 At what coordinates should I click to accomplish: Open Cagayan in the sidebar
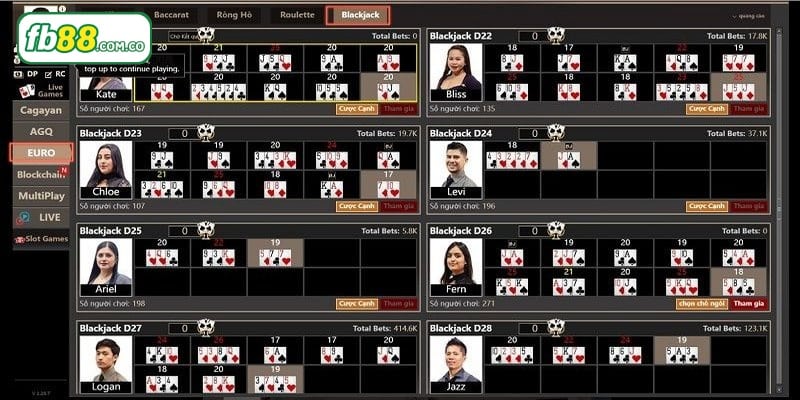(x=41, y=111)
